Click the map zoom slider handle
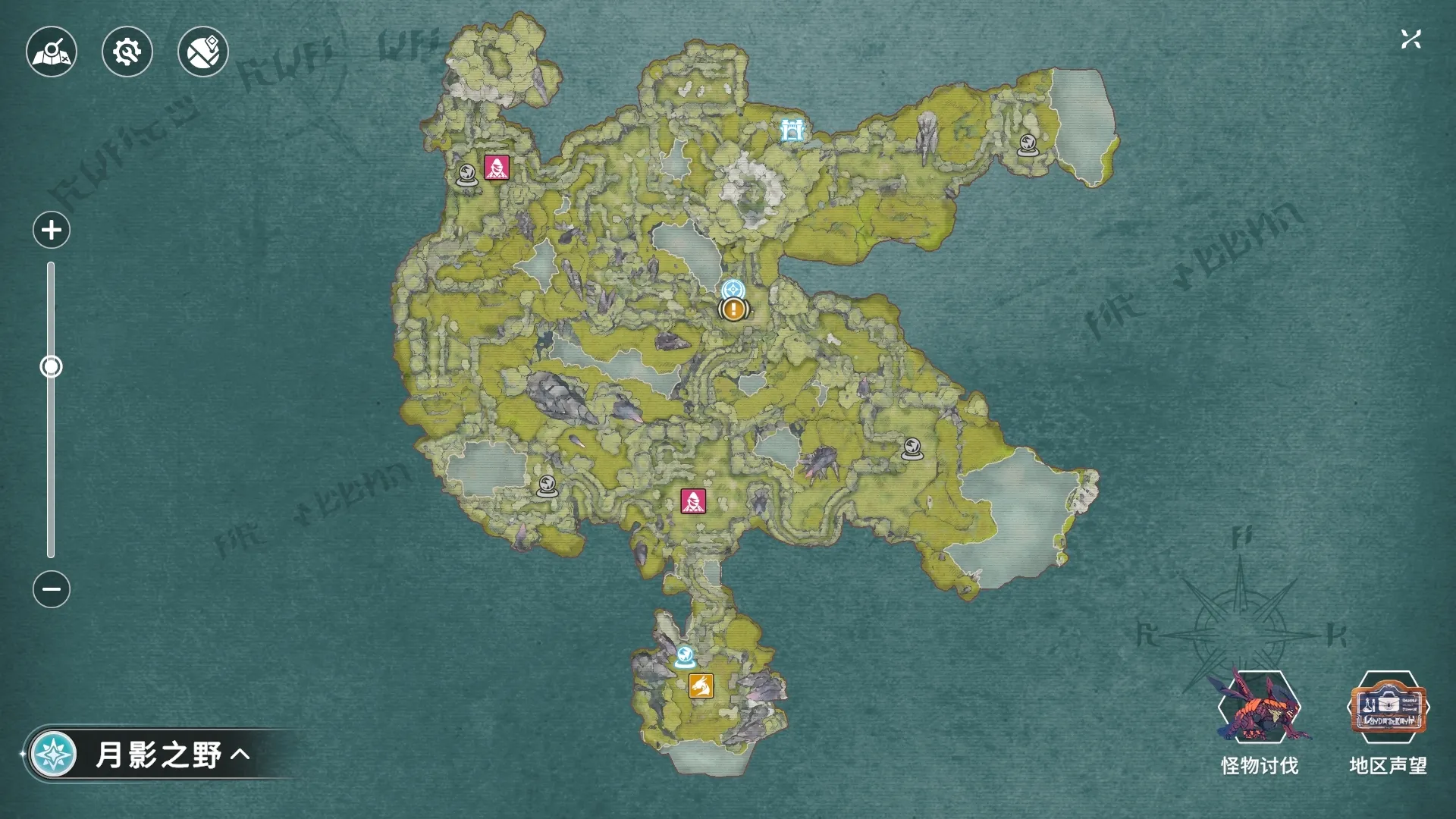Viewport: 1456px width, 819px height. (x=51, y=367)
